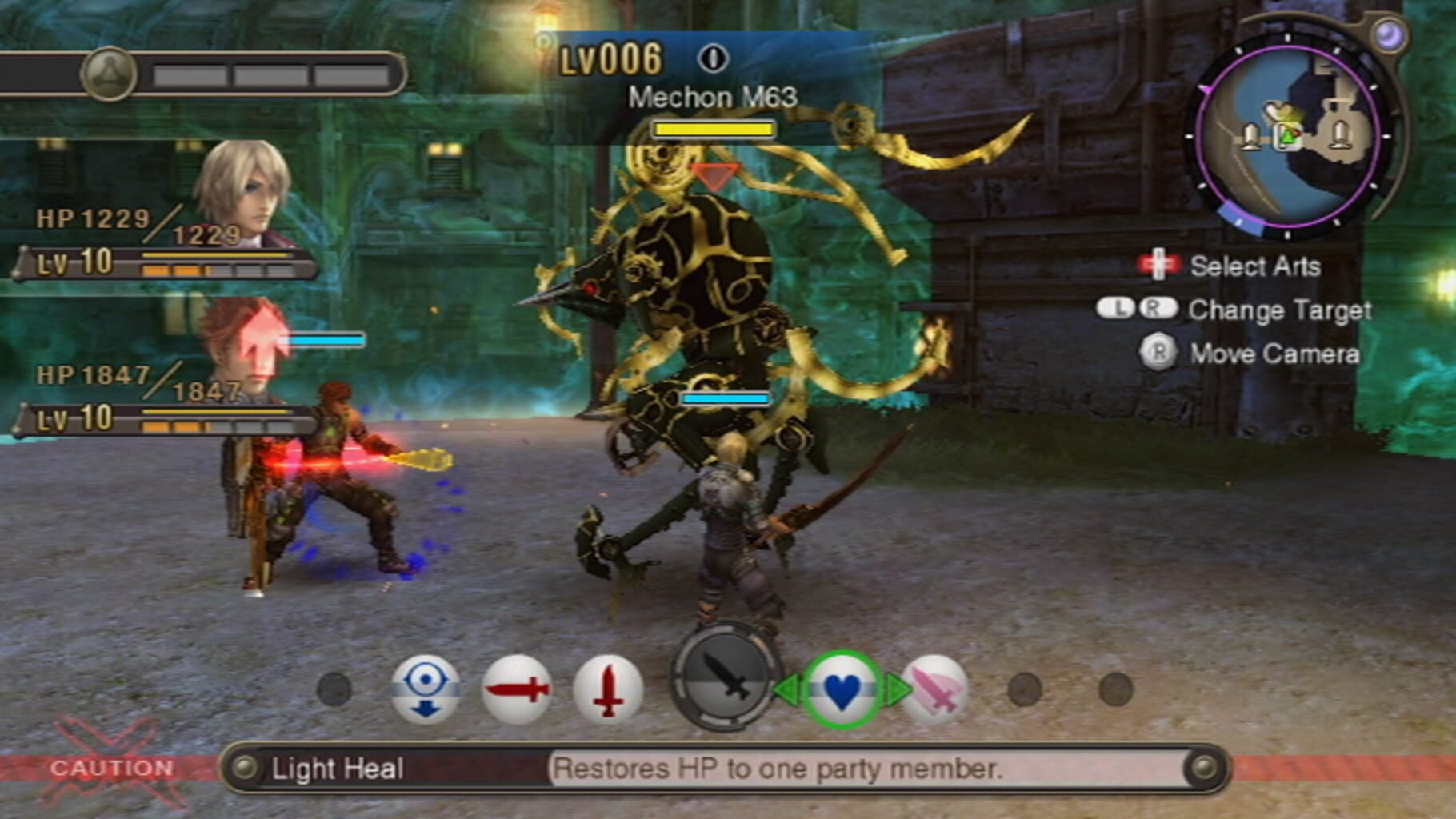This screenshot has width=1456, height=819.
Task: Click the alert icon beside LV006
Action: (x=714, y=56)
